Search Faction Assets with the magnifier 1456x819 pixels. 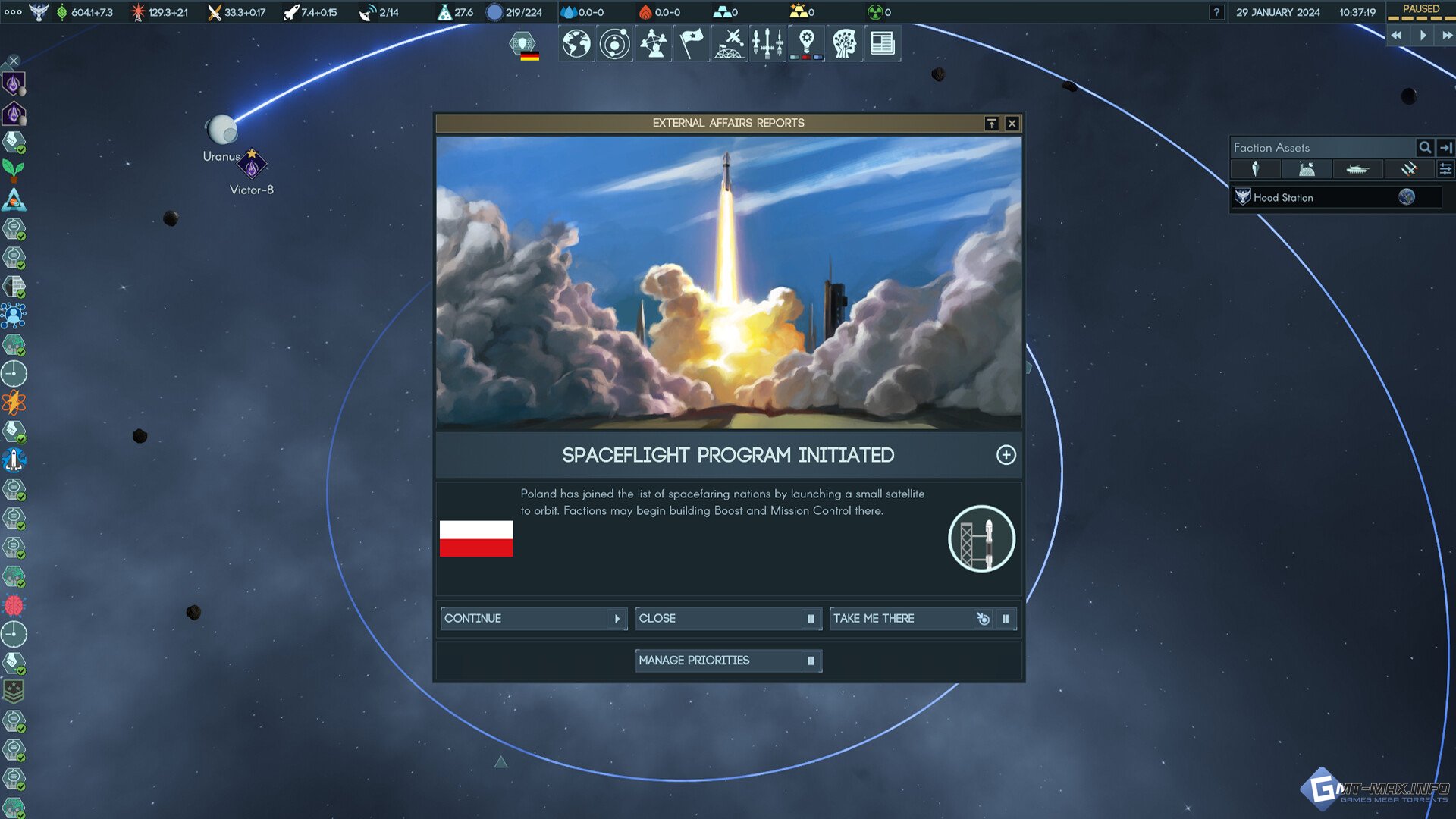[x=1425, y=148]
